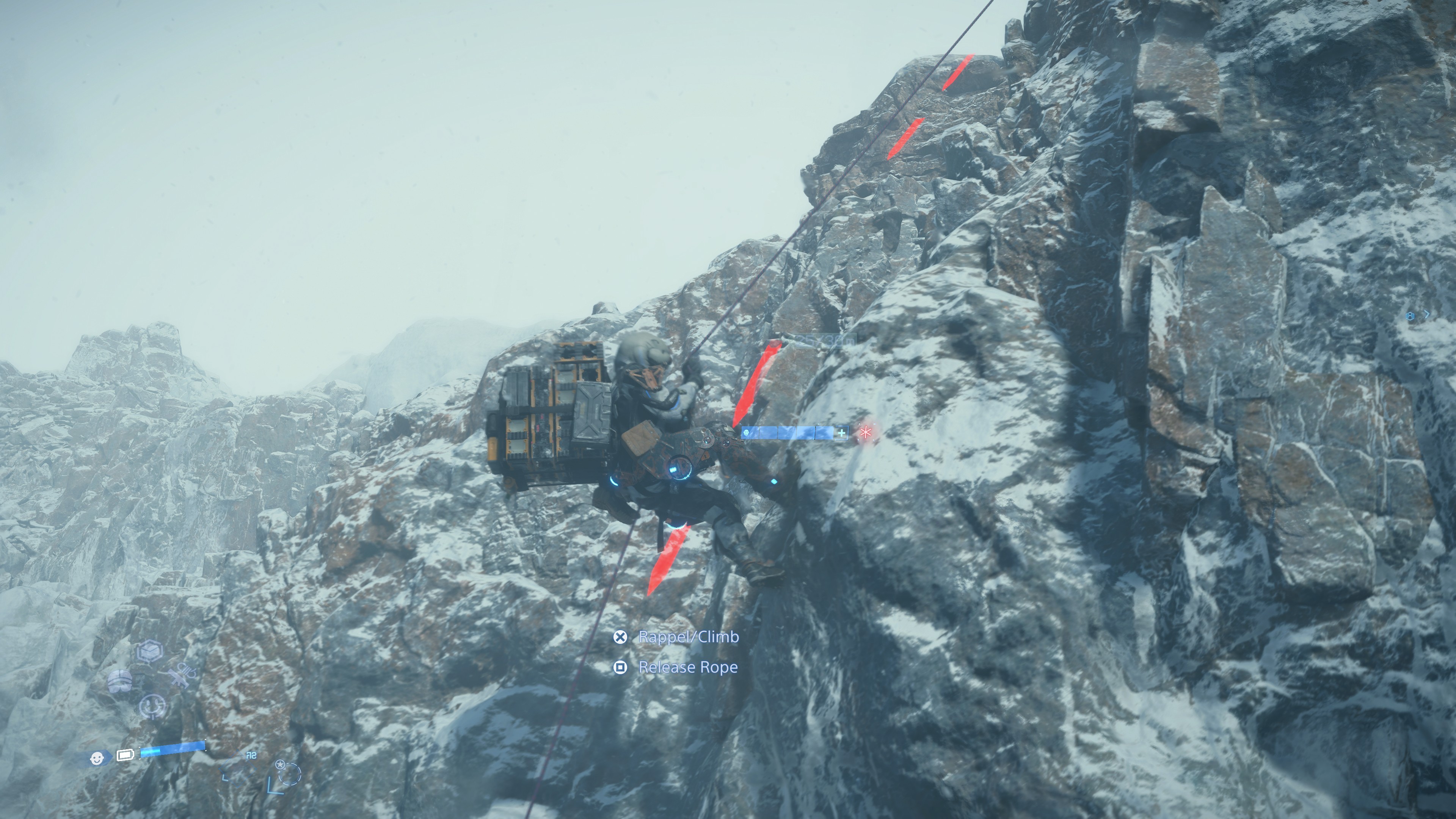Image resolution: width=1456 pixels, height=819 pixels.
Task: Select the cargo box icon
Action: coord(151,651)
